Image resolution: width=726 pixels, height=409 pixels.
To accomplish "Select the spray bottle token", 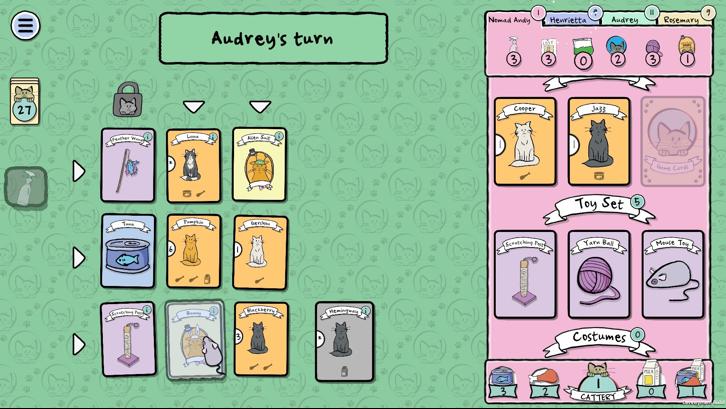I will (x=25, y=187).
